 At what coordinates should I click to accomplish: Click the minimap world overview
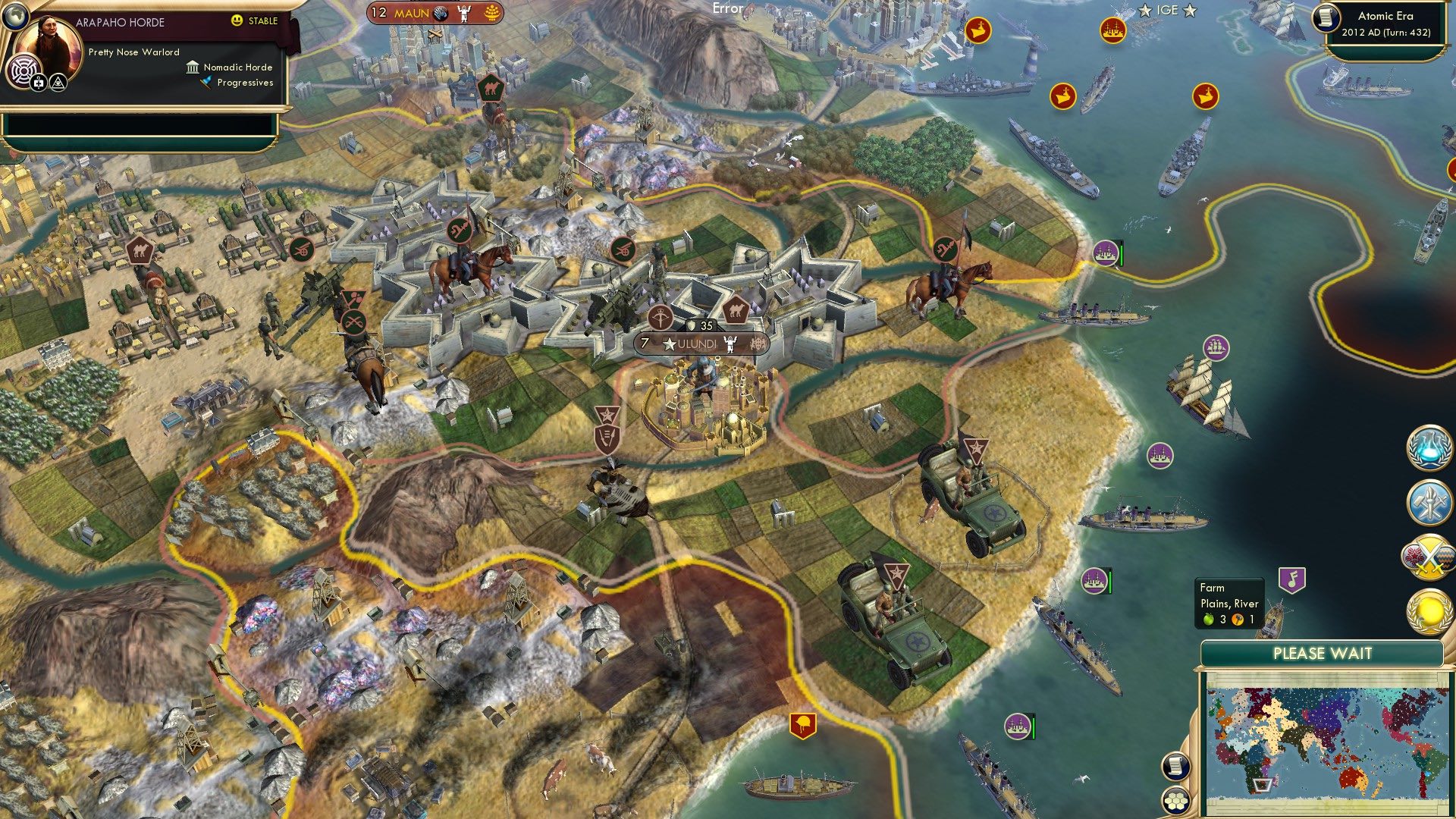(1323, 745)
